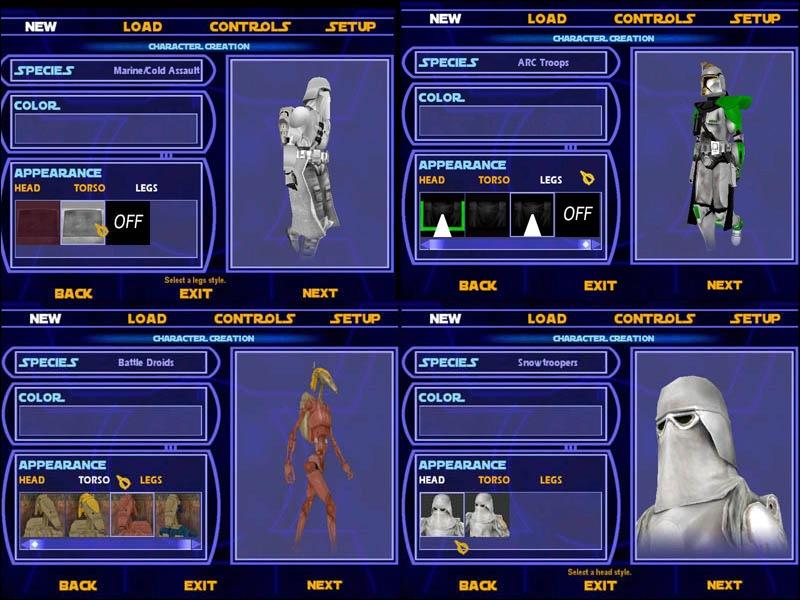The height and width of the screenshot is (600, 800).
Task: Choose the grey torso skin for Marine/Cold Assault
Action: (82, 222)
